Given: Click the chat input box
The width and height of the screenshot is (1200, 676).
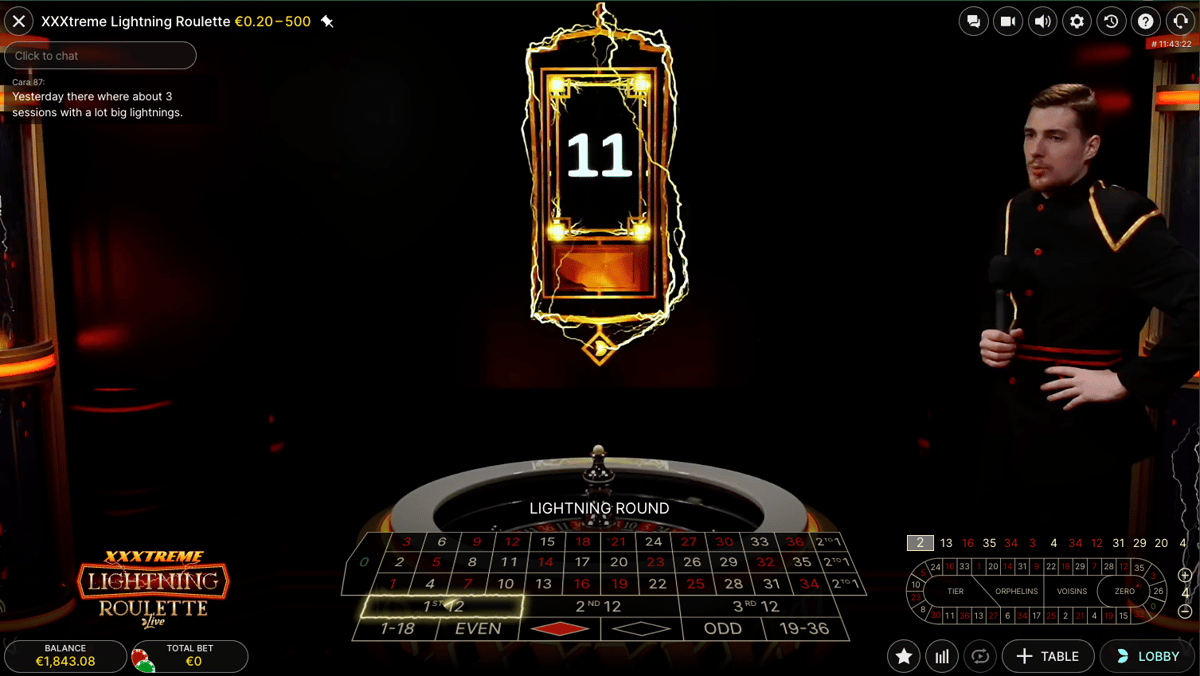Looking at the screenshot, I should pos(100,56).
